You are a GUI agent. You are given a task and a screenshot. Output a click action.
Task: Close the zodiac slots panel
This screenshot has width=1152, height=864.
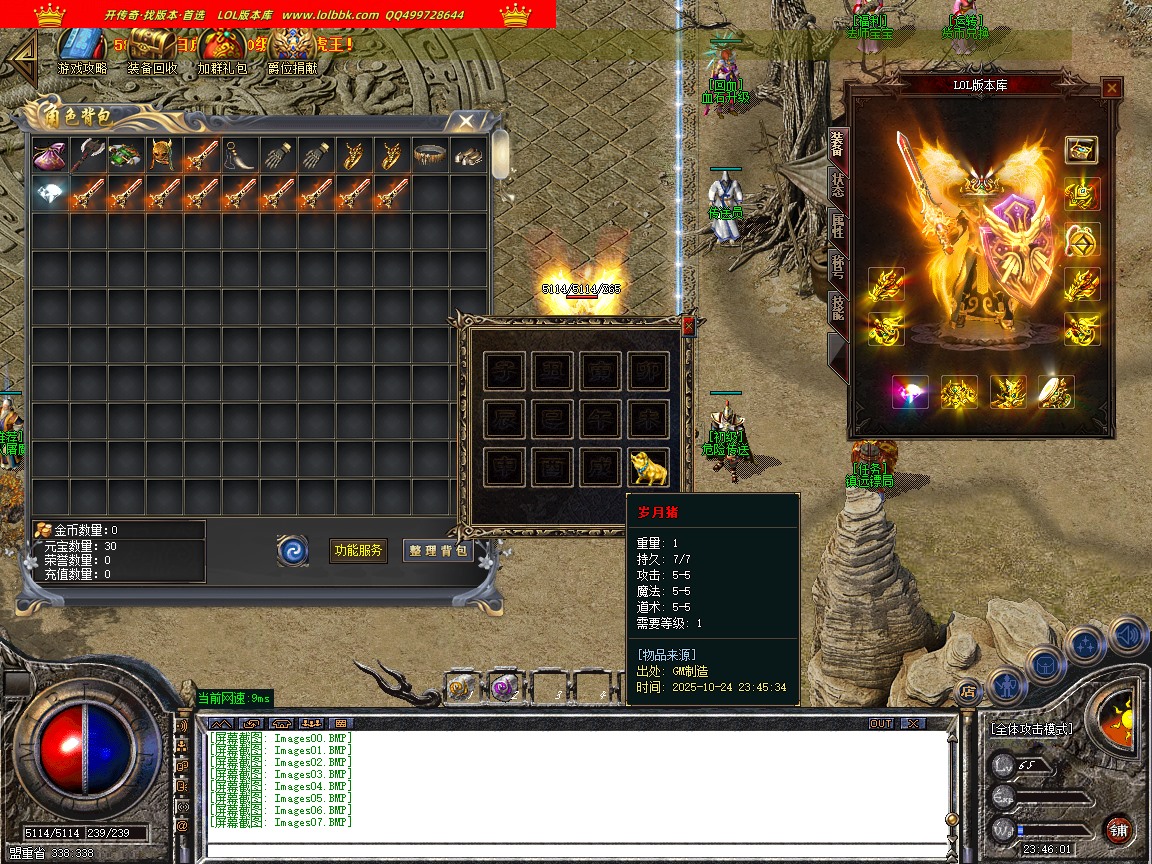(x=687, y=325)
